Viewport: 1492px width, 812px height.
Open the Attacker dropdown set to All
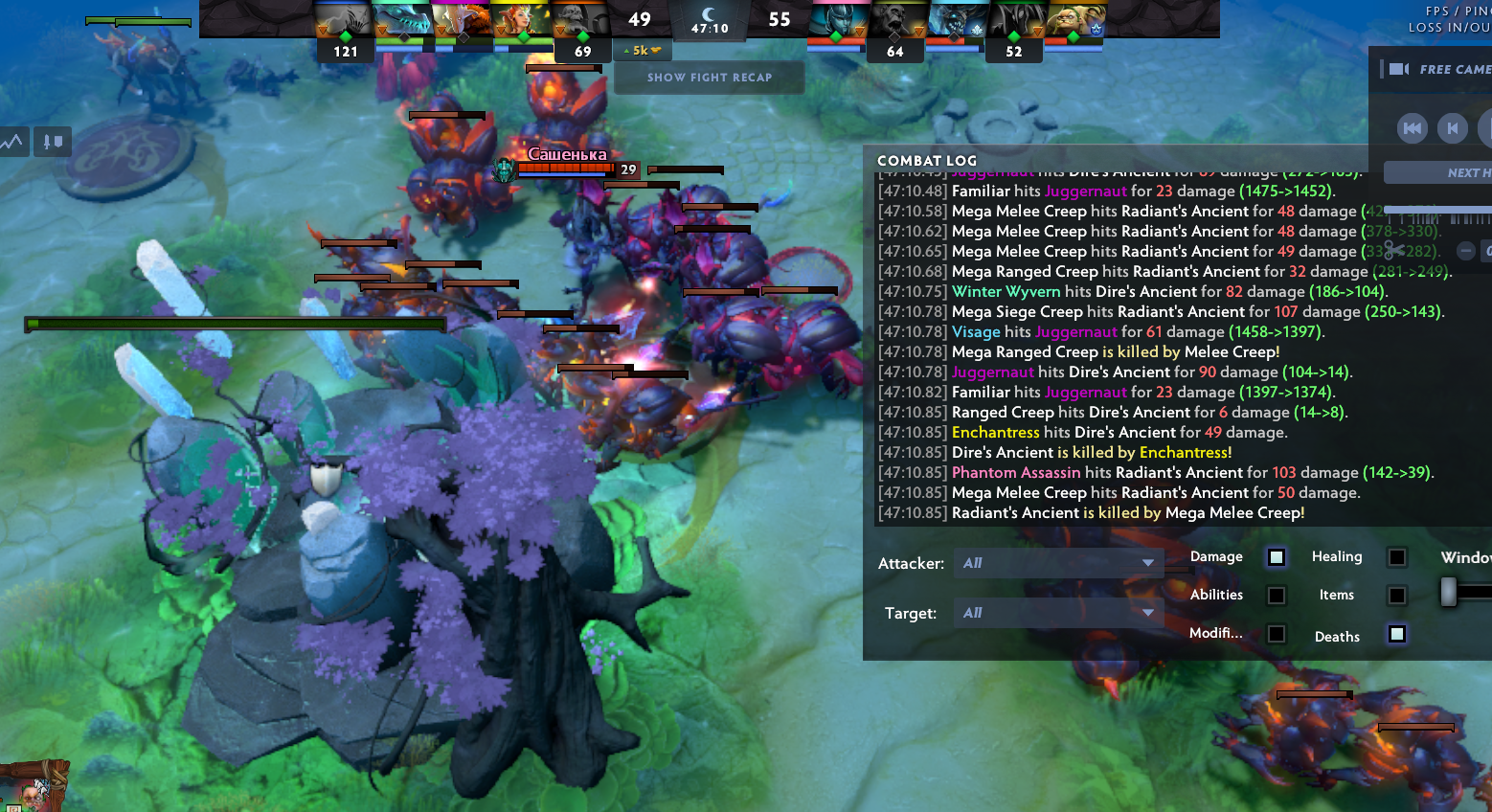click(x=1058, y=563)
